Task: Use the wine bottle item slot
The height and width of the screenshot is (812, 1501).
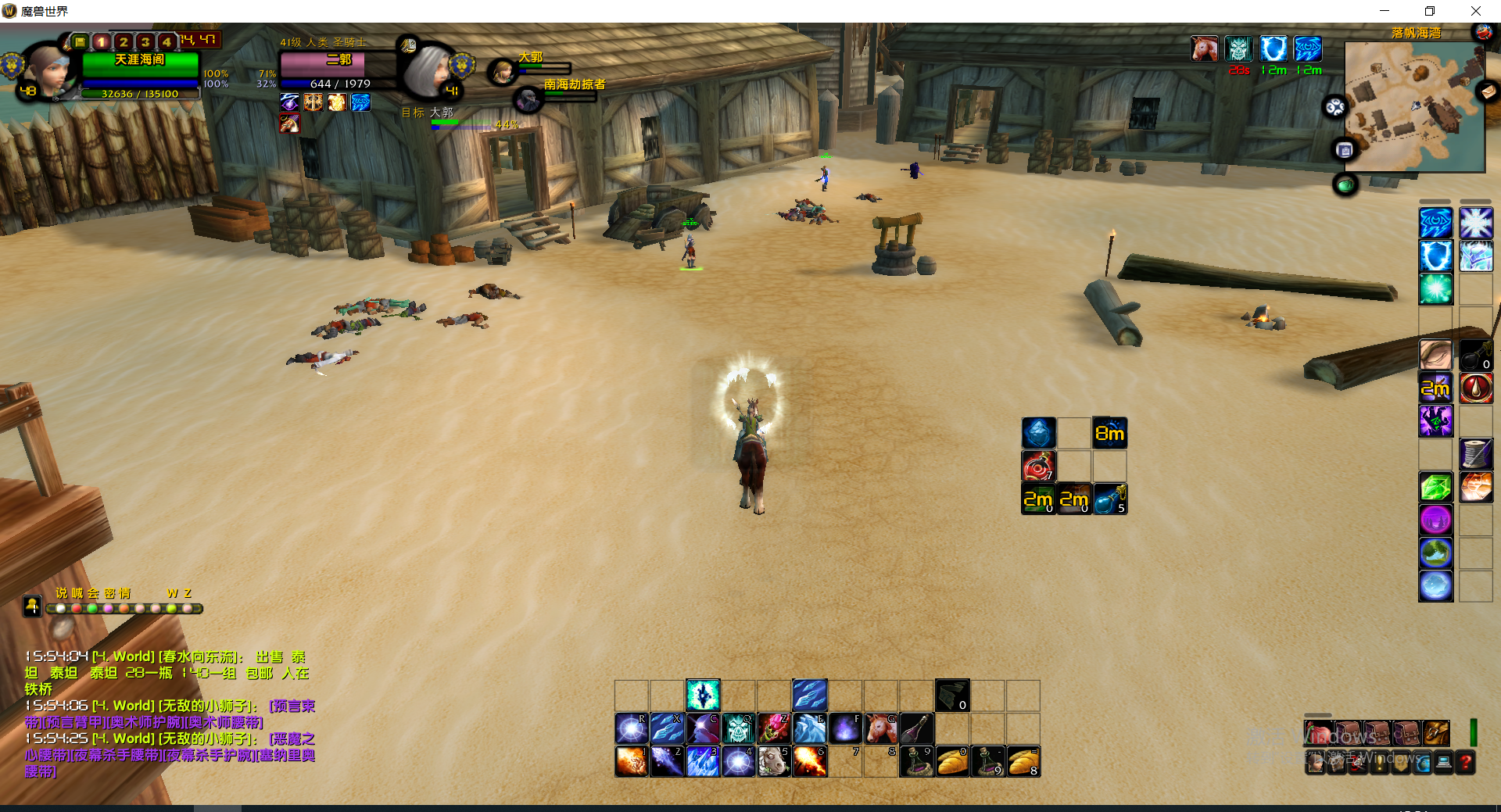Action: (916, 728)
